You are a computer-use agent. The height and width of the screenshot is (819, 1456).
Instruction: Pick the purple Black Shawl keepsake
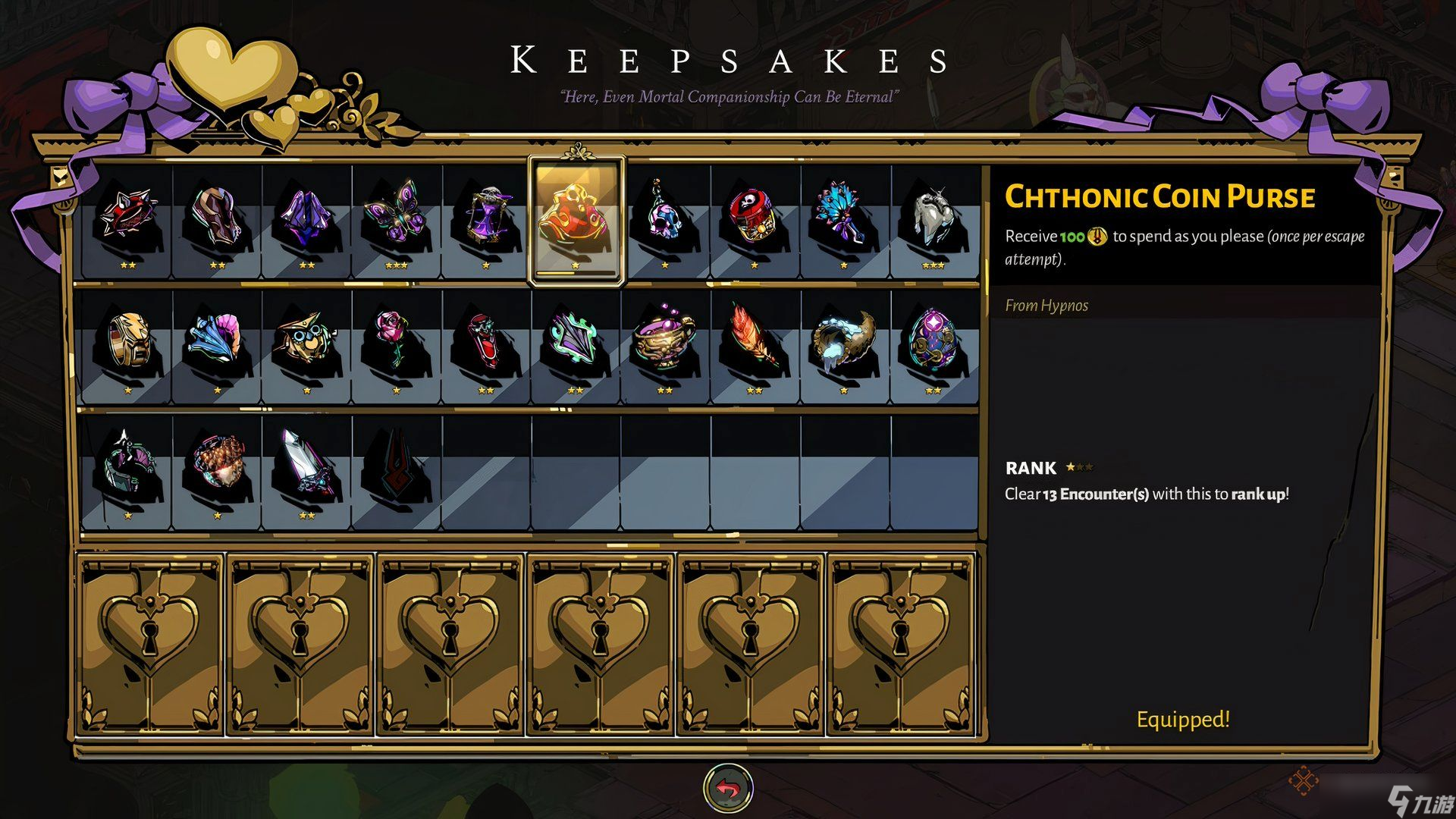pyautogui.click(x=306, y=218)
